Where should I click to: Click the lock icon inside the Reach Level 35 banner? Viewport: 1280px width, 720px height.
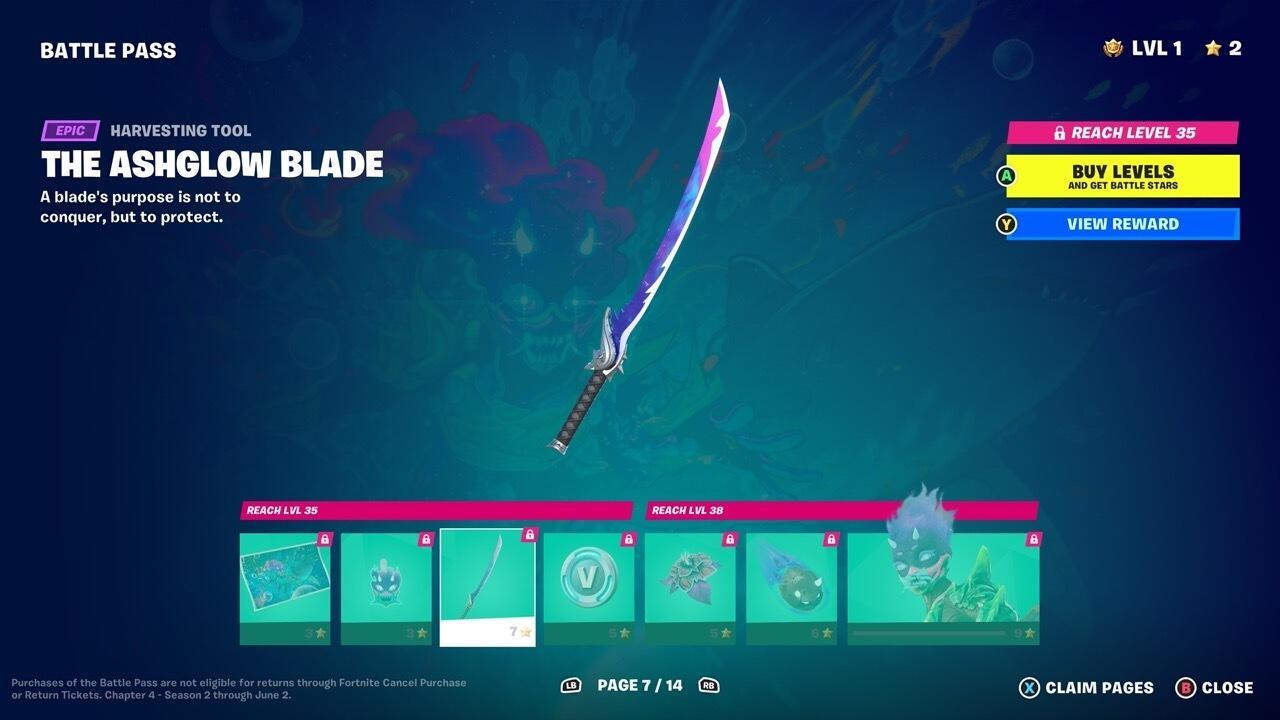pyautogui.click(x=1059, y=132)
